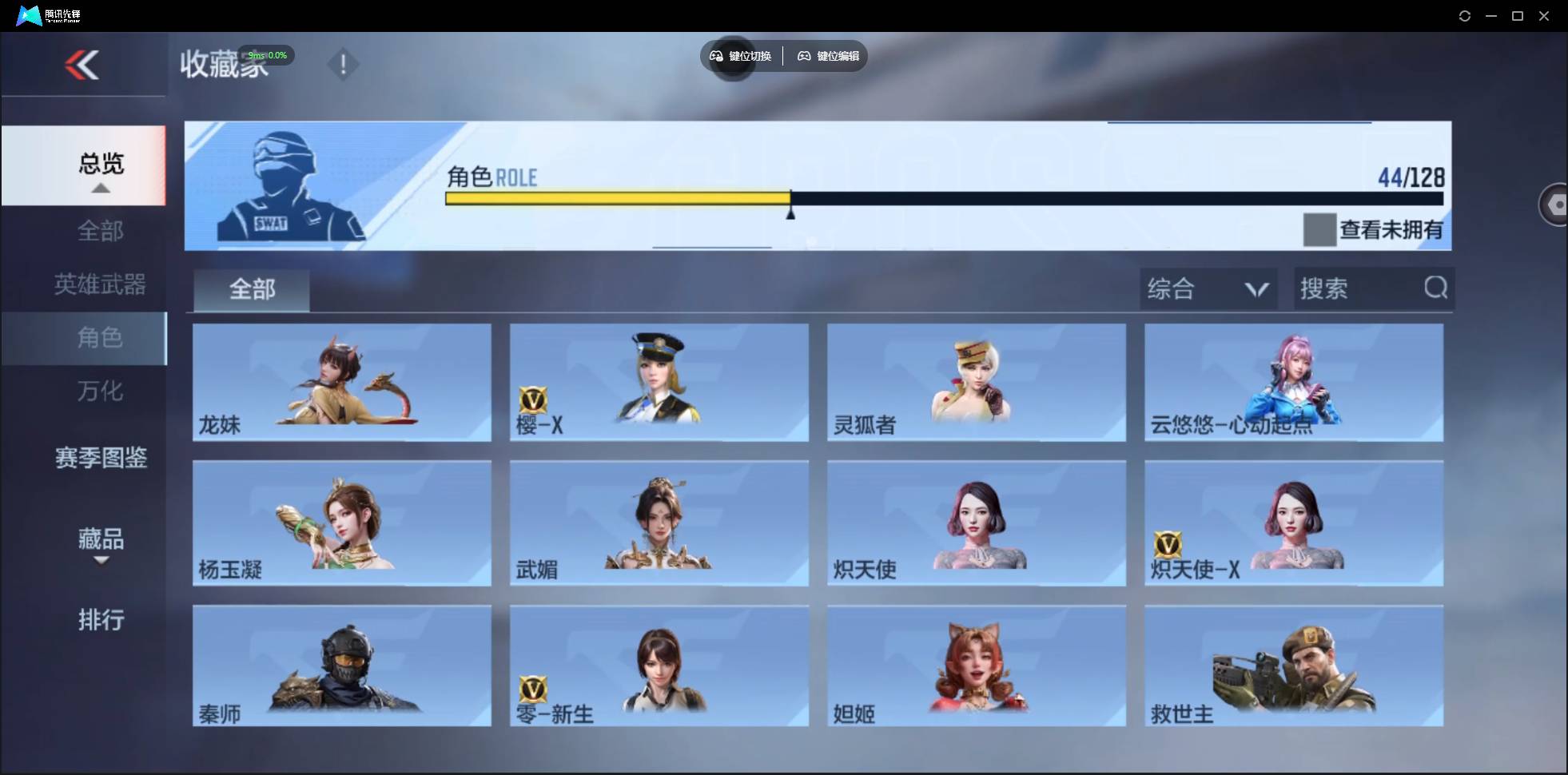The width and height of the screenshot is (1568, 775).
Task: Select the 全部 tab above the character grid
Action: point(251,290)
